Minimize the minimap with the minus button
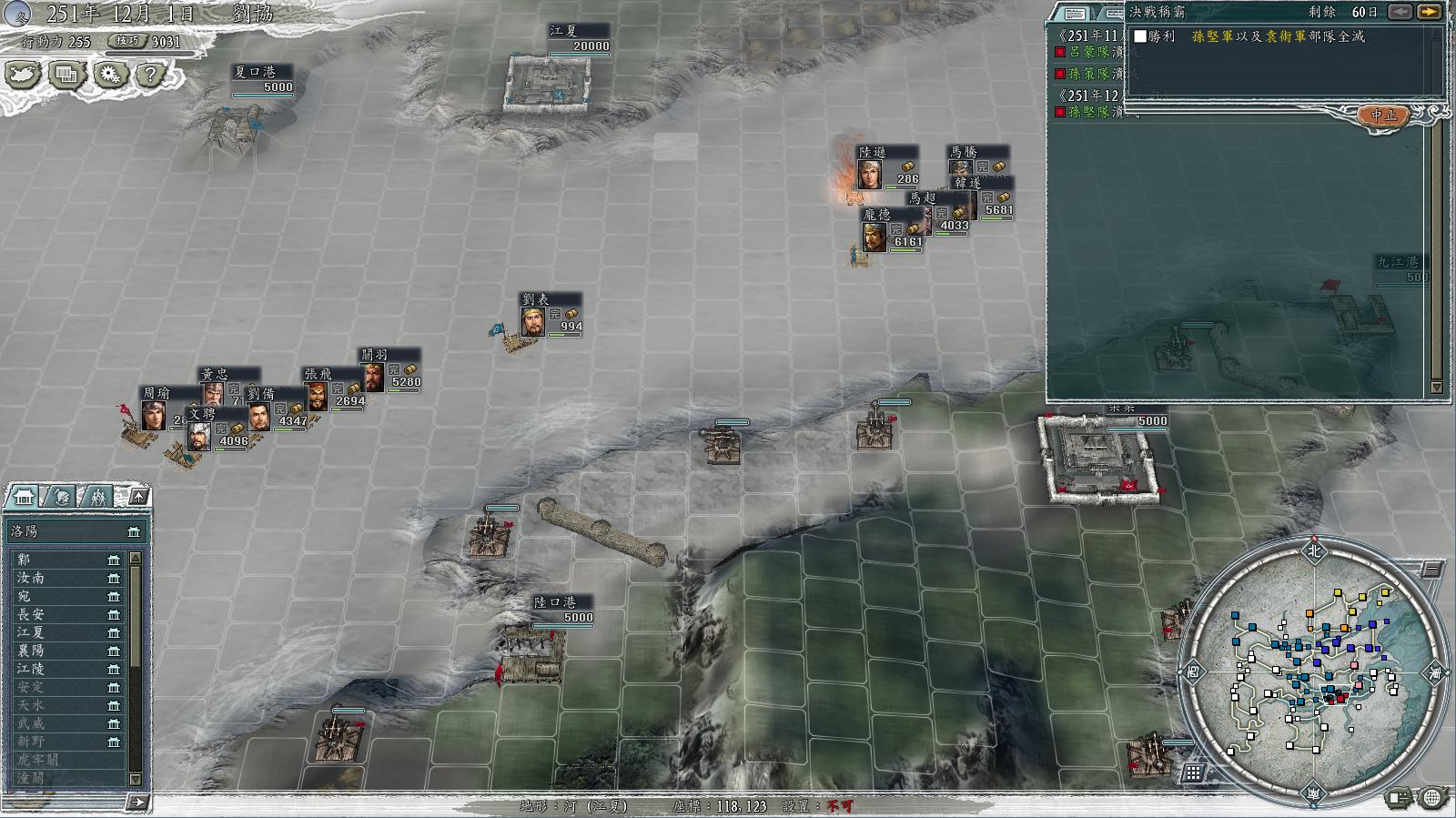Image resolution: width=1456 pixels, height=818 pixels. 1431,570
